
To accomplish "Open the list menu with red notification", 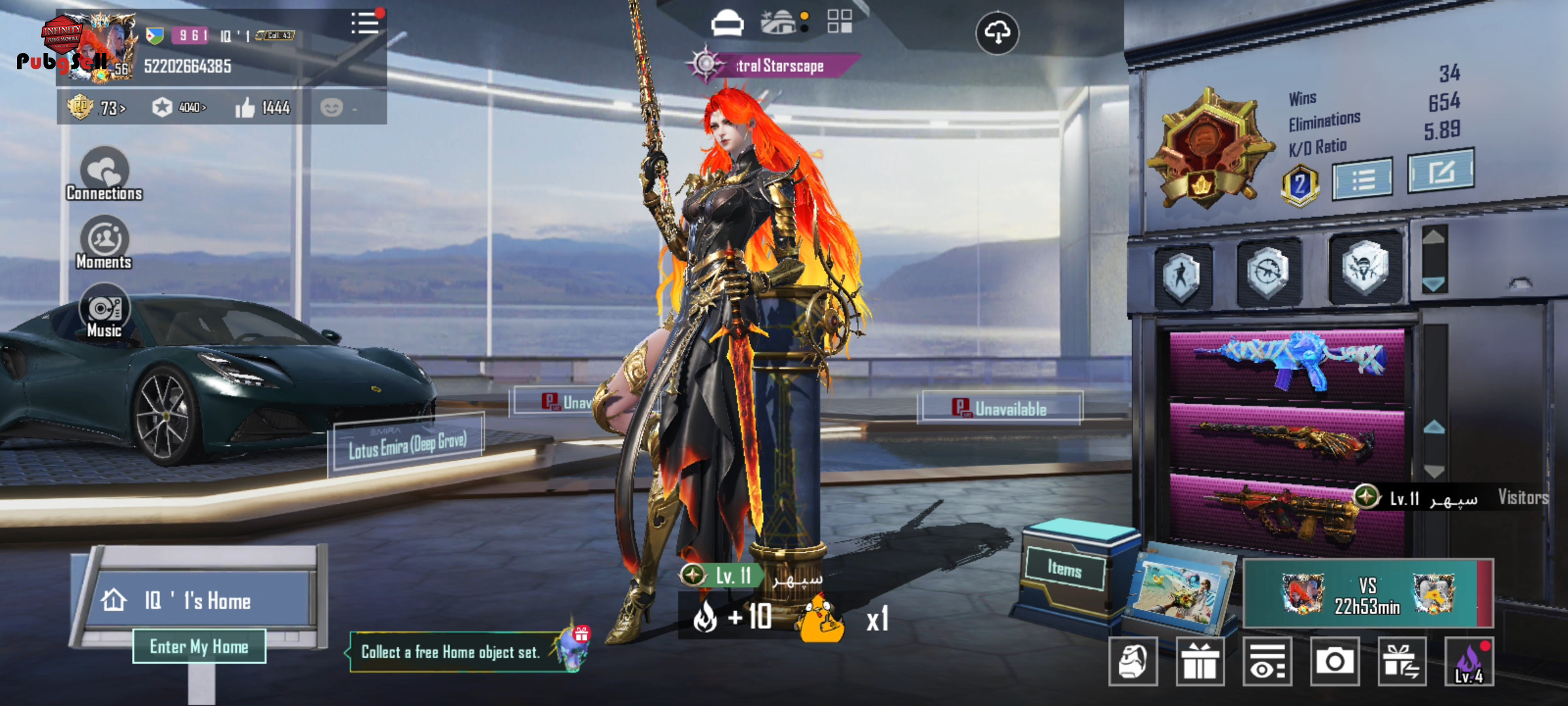I will [365, 24].
